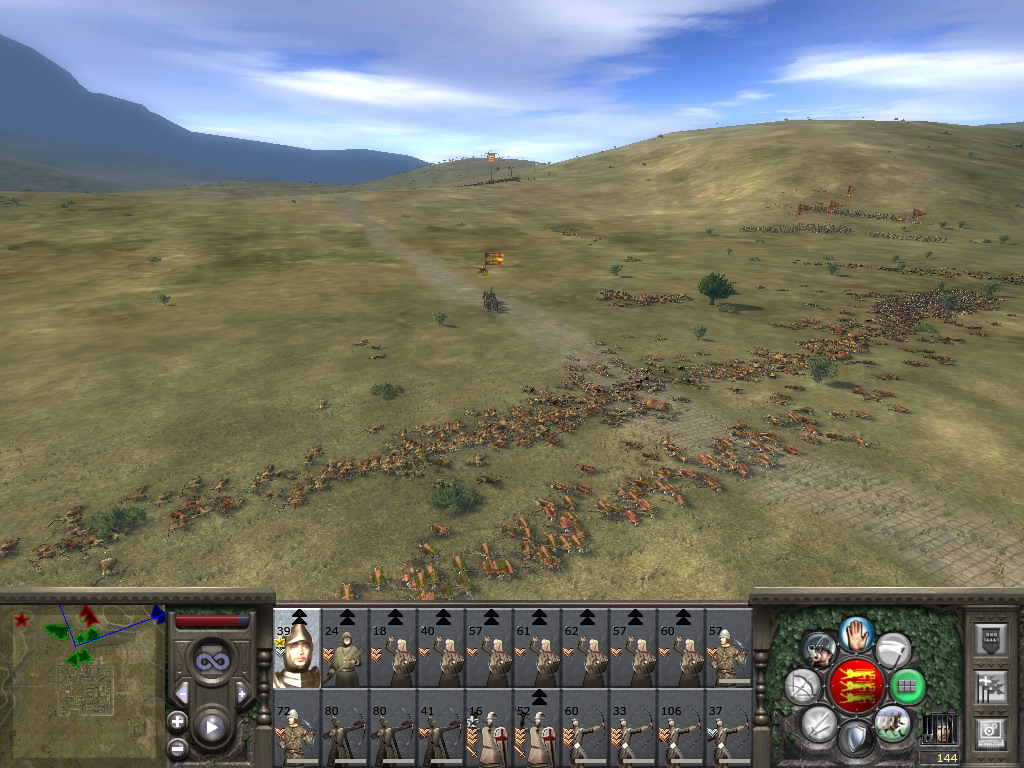Image resolution: width=1024 pixels, height=768 pixels.
Task: Toggle guard mode shield button
Action: tap(855, 739)
